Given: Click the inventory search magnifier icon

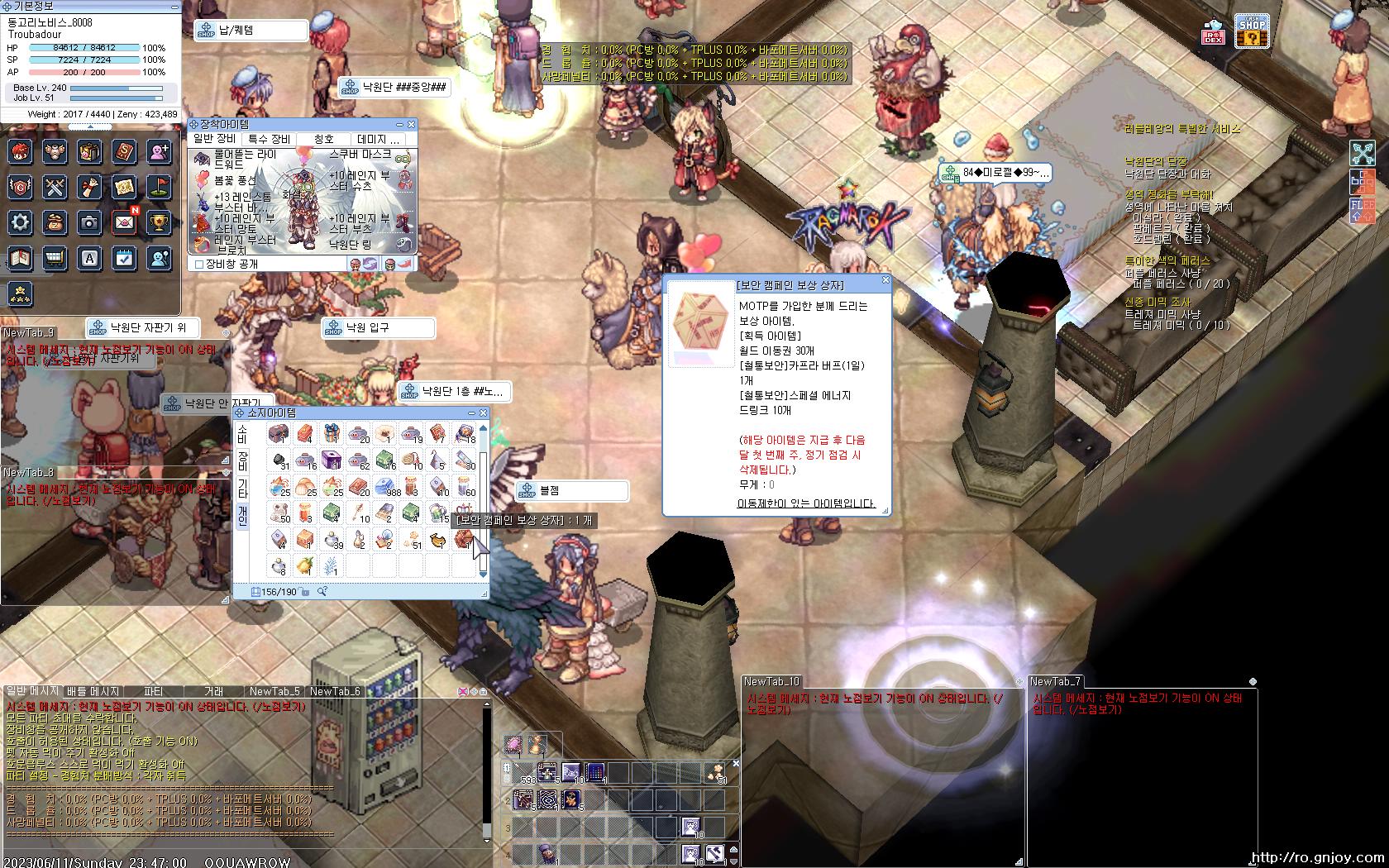Looking at the screenshot, I should (x=322, y=591).
